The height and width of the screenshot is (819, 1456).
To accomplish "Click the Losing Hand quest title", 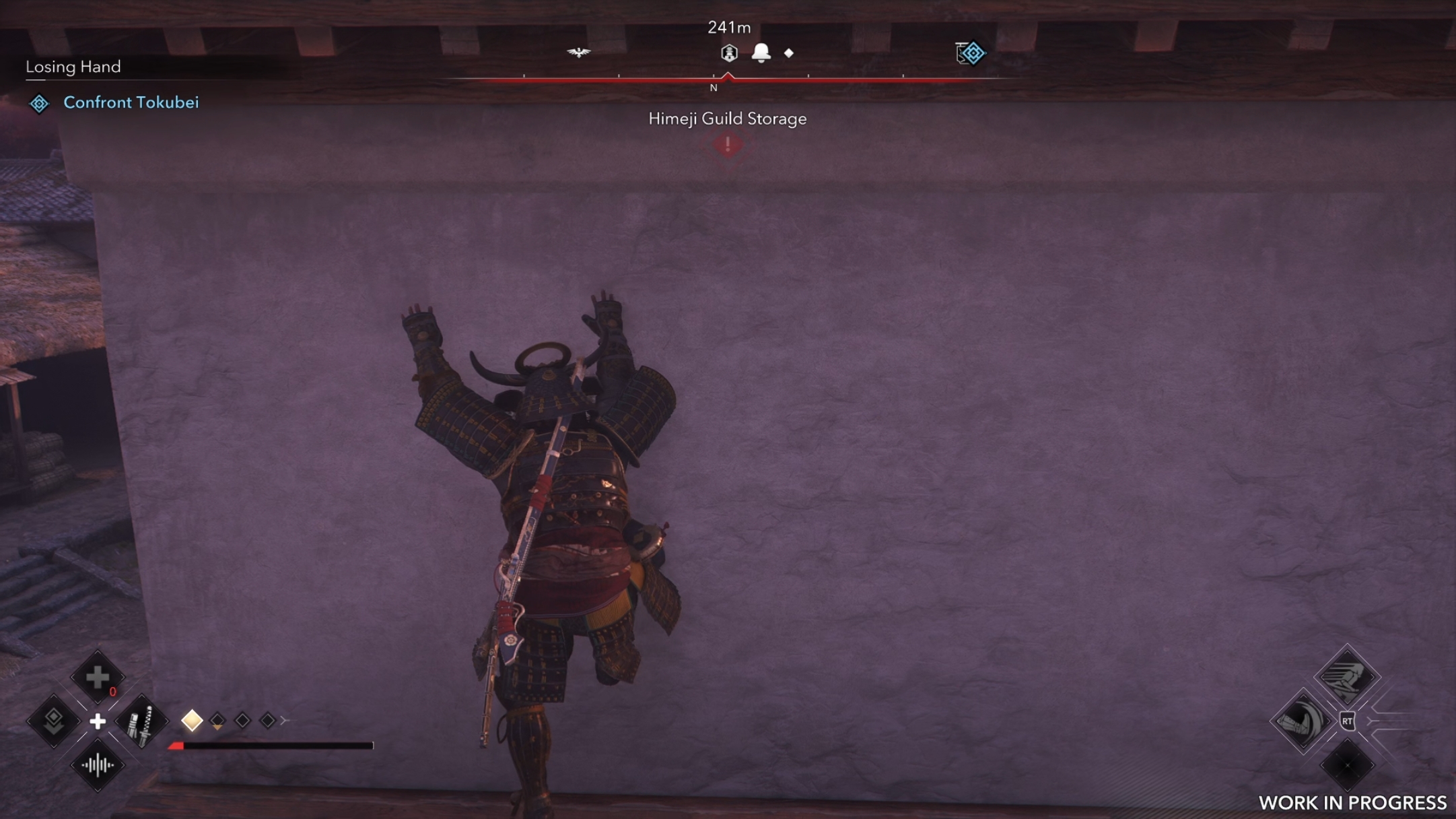I will [73, 67].
